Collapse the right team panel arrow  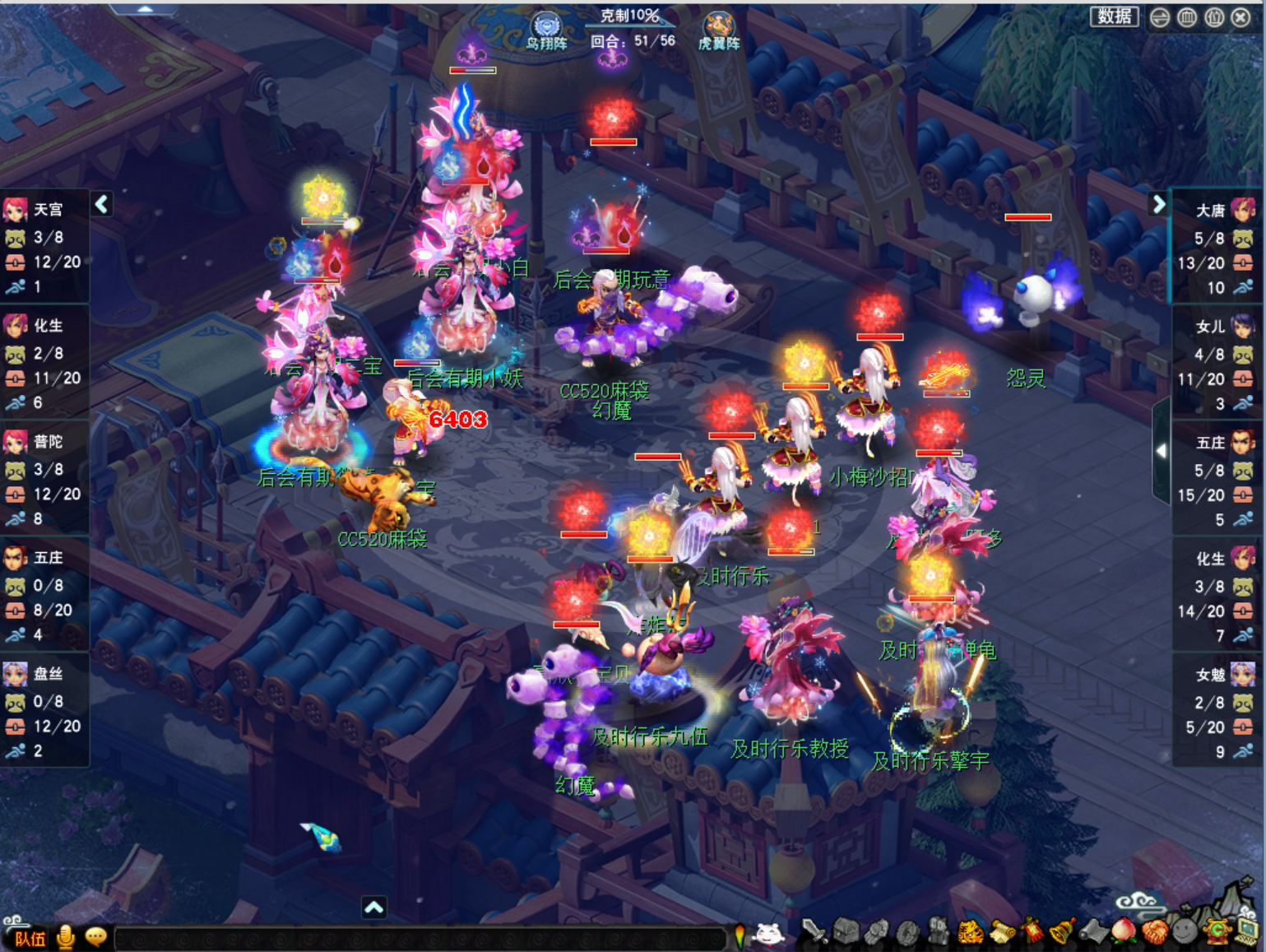tap(1158, 204)
